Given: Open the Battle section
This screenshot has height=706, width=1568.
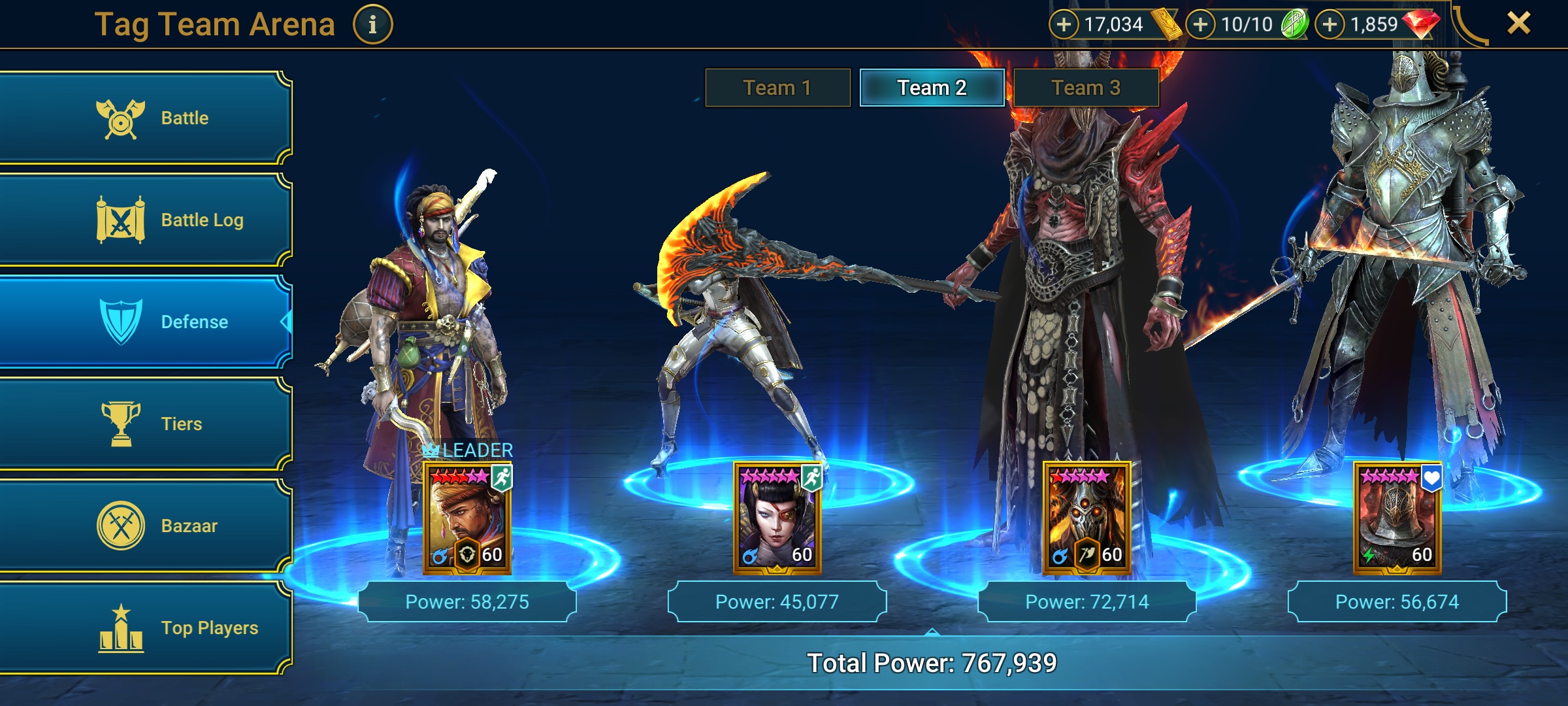Looking at the screenshot, I should pyautogui.click(x=144, y=118).
